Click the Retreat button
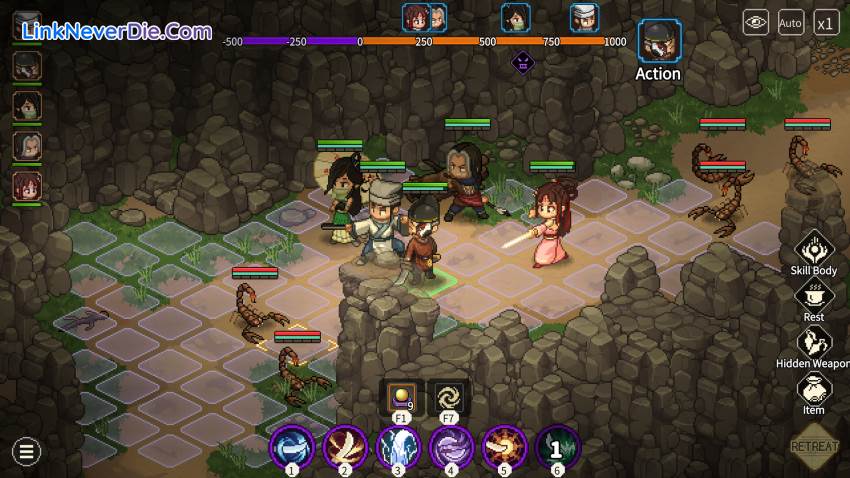This screenshot has height=478, width=850. [814, 446]
